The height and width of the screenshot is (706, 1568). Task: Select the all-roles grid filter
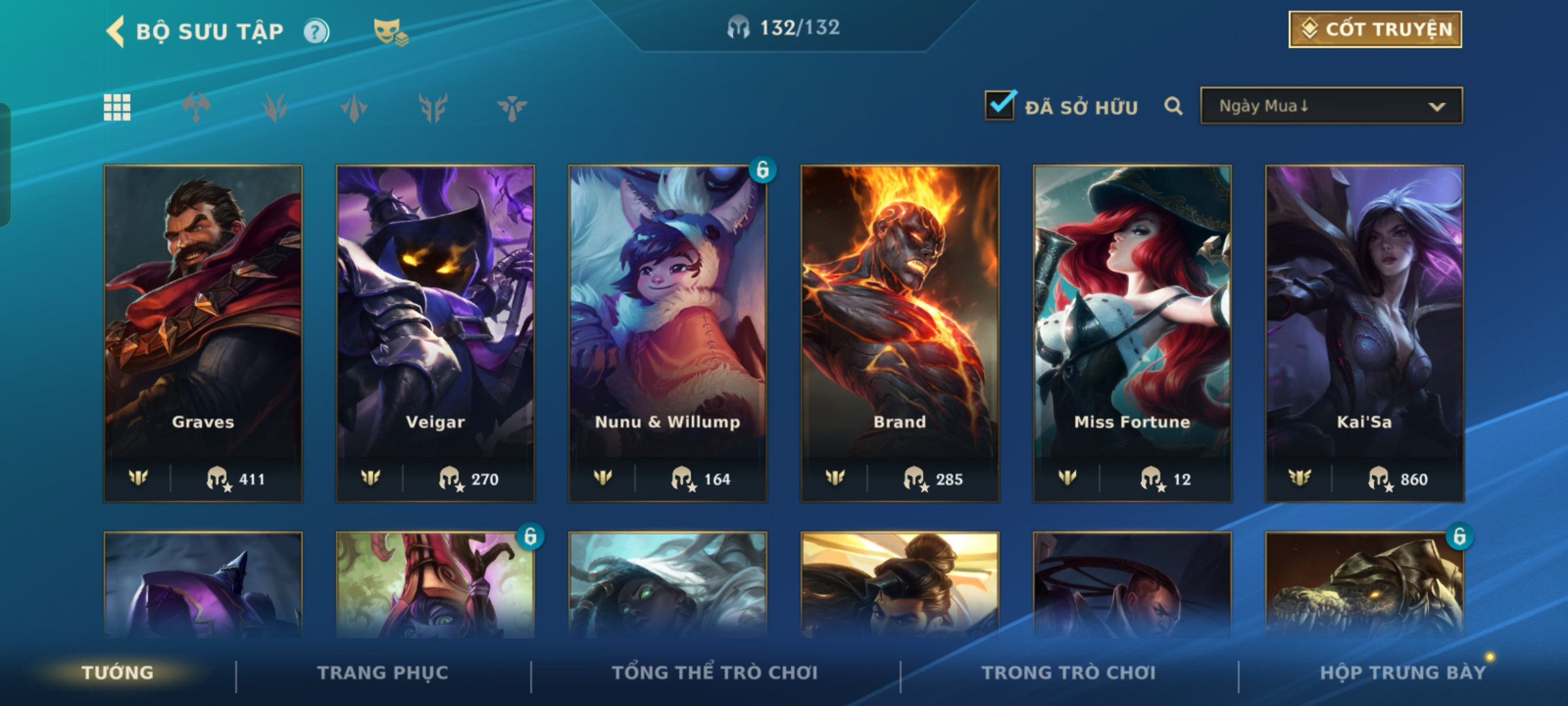click(x=117, y=107)
